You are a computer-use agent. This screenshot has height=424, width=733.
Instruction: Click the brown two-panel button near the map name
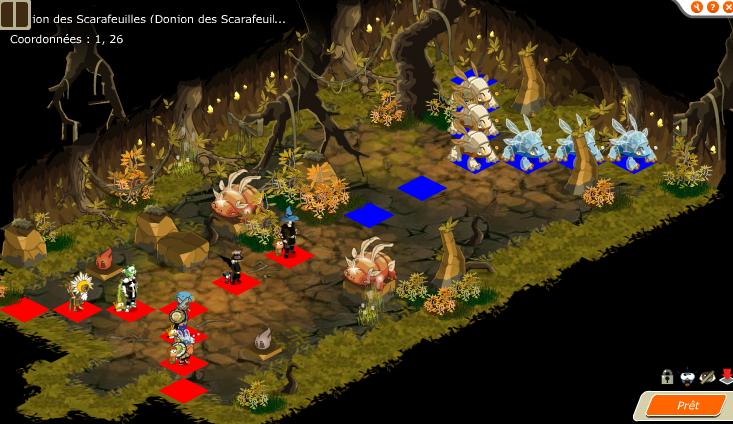14,17
